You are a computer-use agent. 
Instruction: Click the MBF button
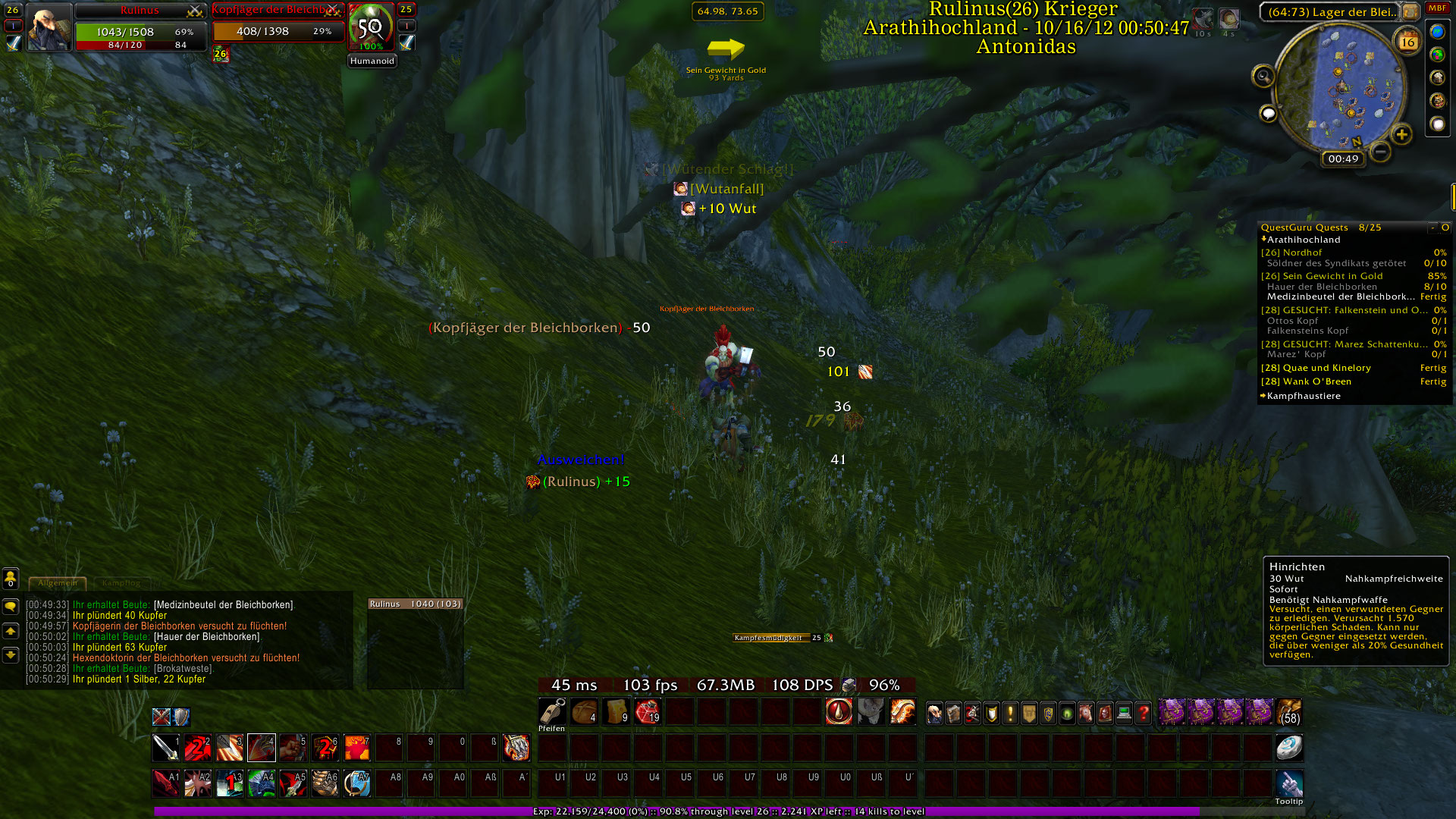tap(1437, 8)
